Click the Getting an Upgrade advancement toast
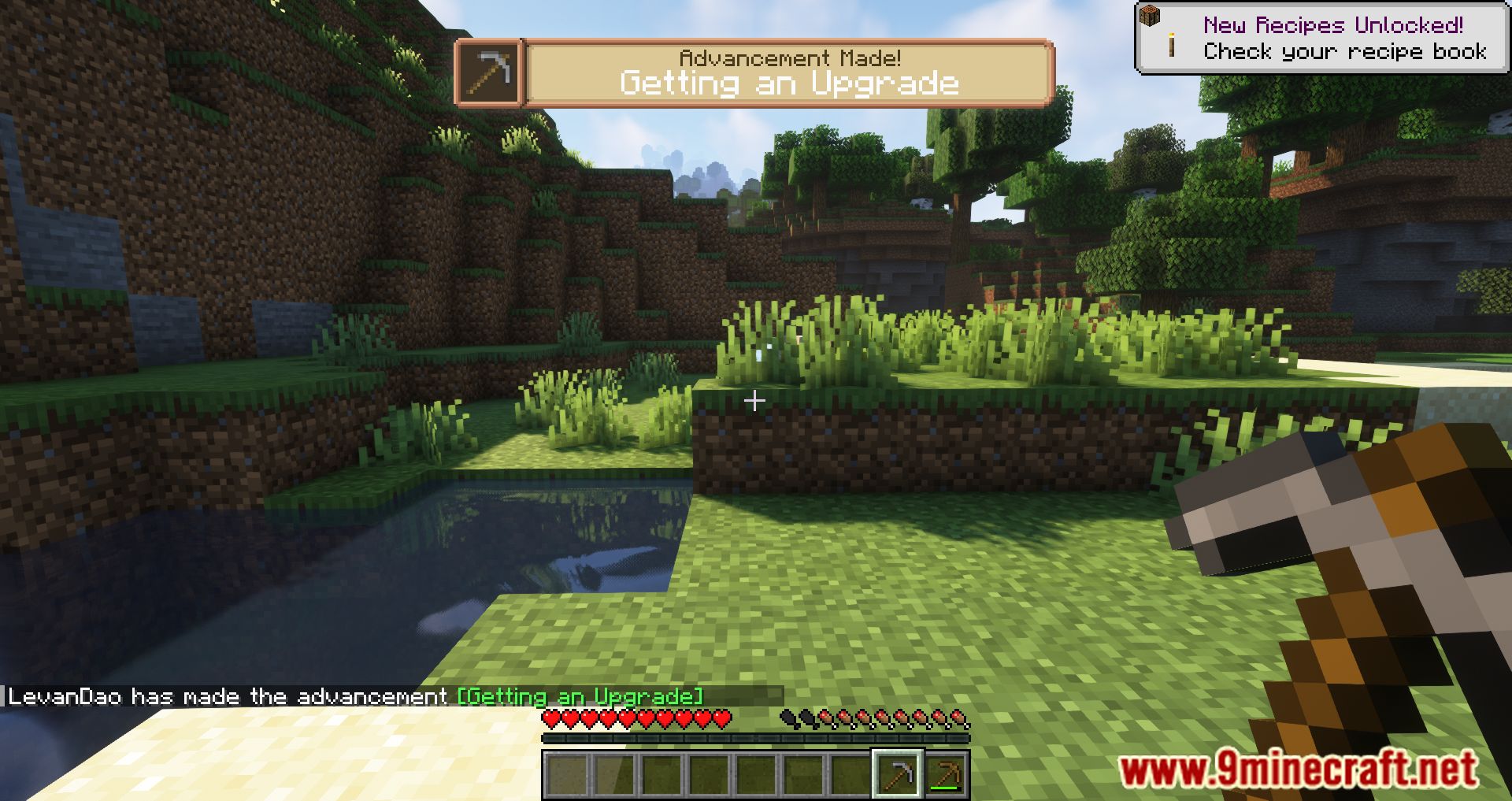1512x801 pixels. [x=754, y=72]
